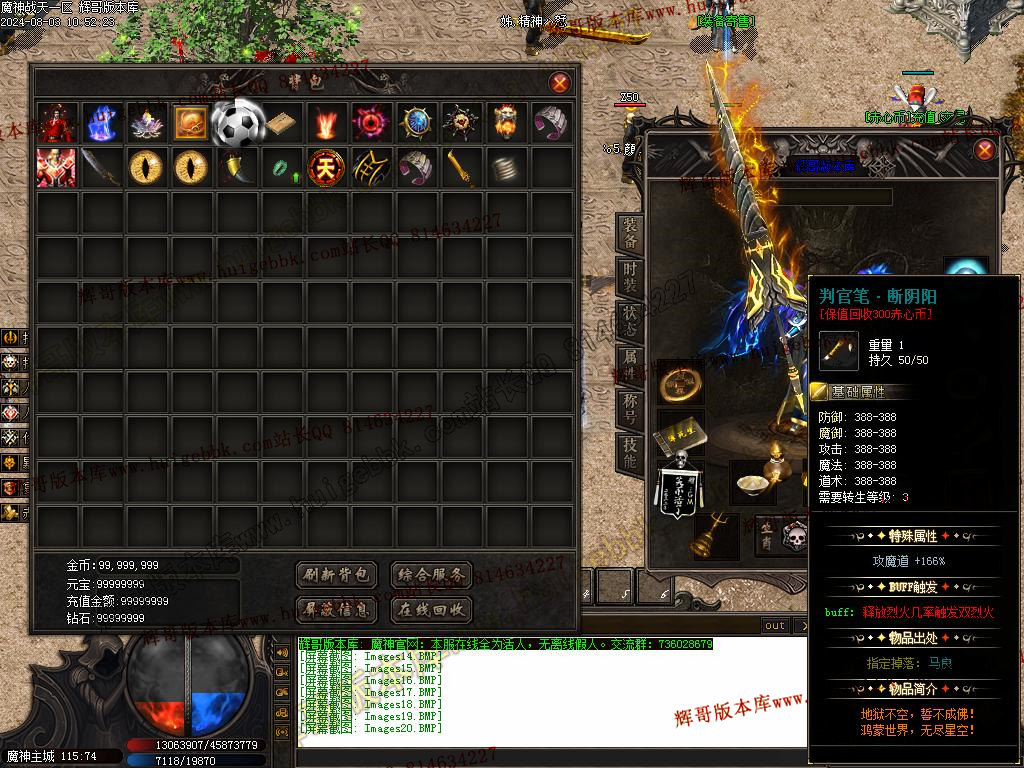The width and height of the screenshot is (1024, 768).
Task: Close the backpack window
Action: [x=560, y=83]
